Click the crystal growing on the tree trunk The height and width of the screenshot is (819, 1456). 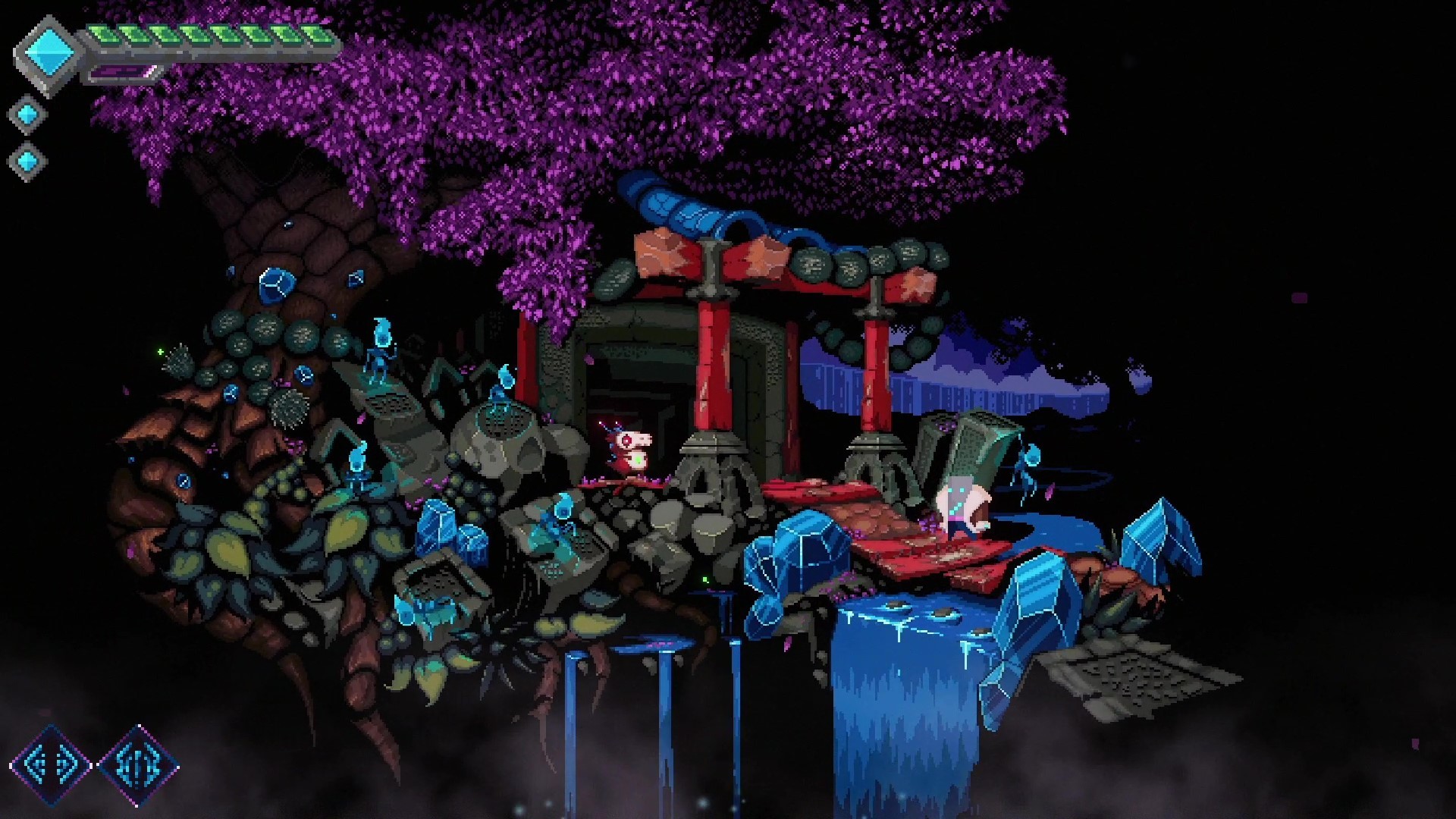(277, 284)
